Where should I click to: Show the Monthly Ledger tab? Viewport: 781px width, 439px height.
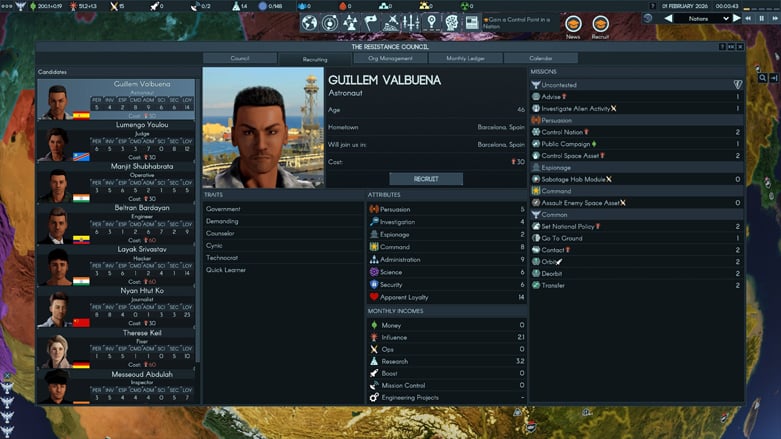(x=465, y=58)
